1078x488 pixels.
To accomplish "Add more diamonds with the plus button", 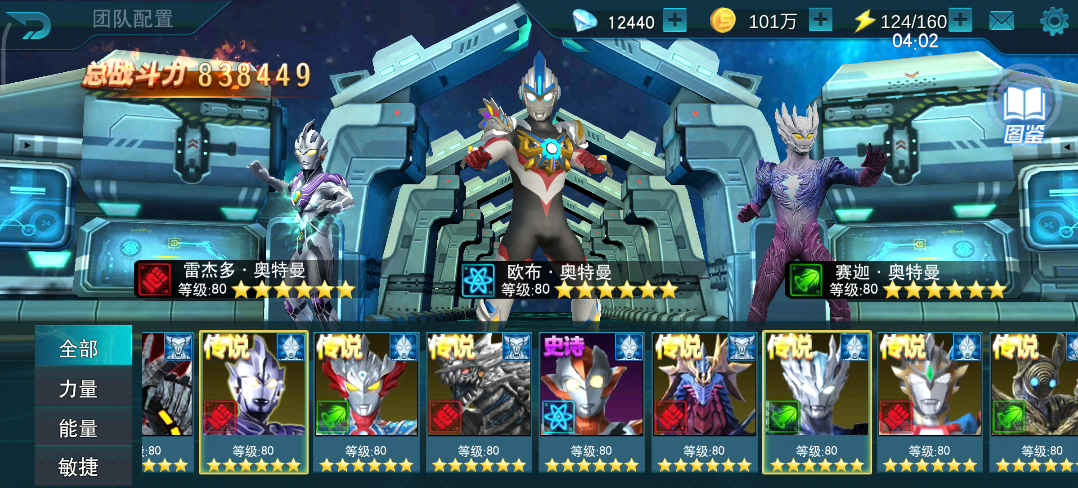I will pyautogui.click(x=675, y=20).
